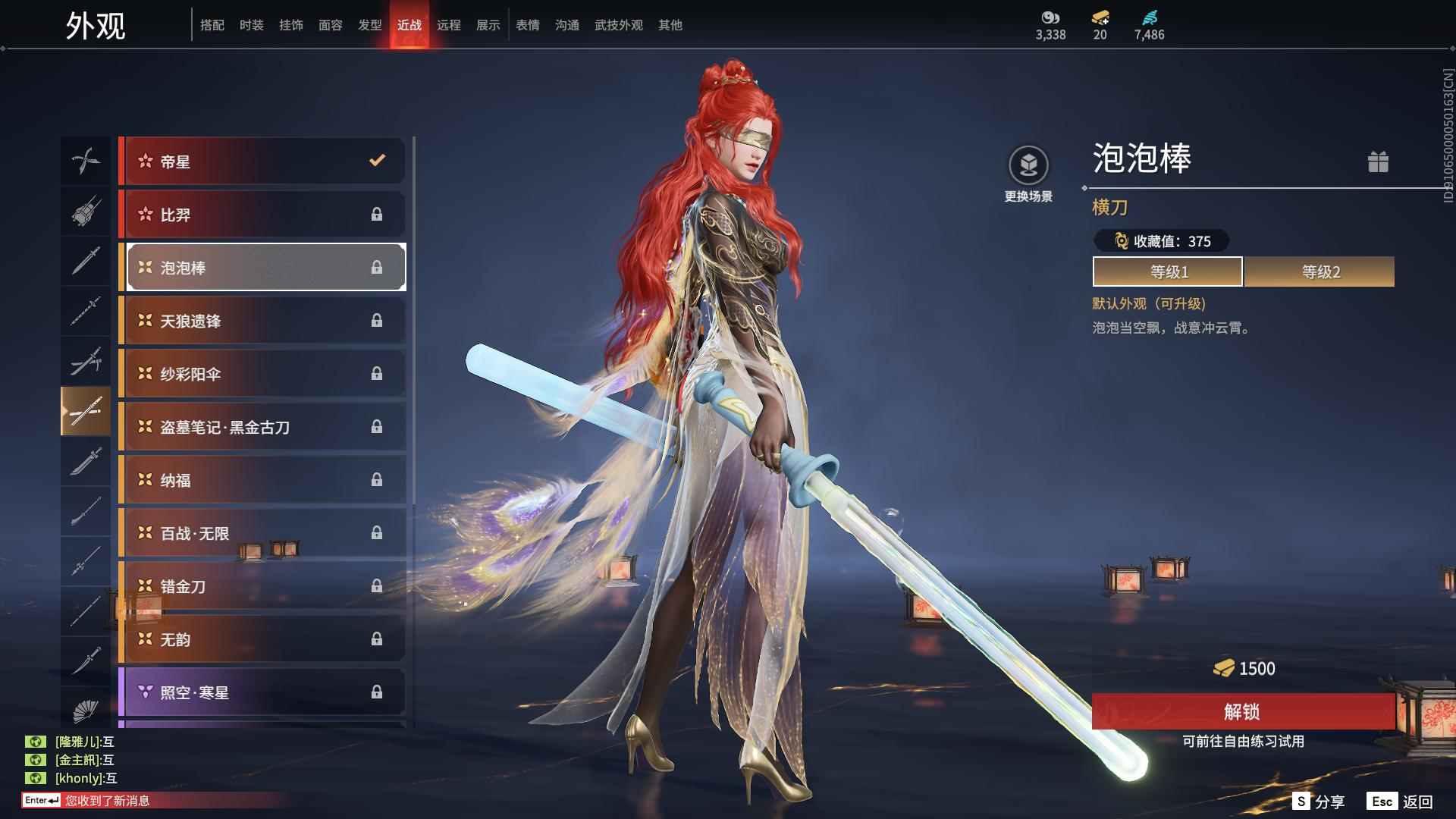
Task: Switch to the 远程 ranged weapons tab
Action: 450,24
